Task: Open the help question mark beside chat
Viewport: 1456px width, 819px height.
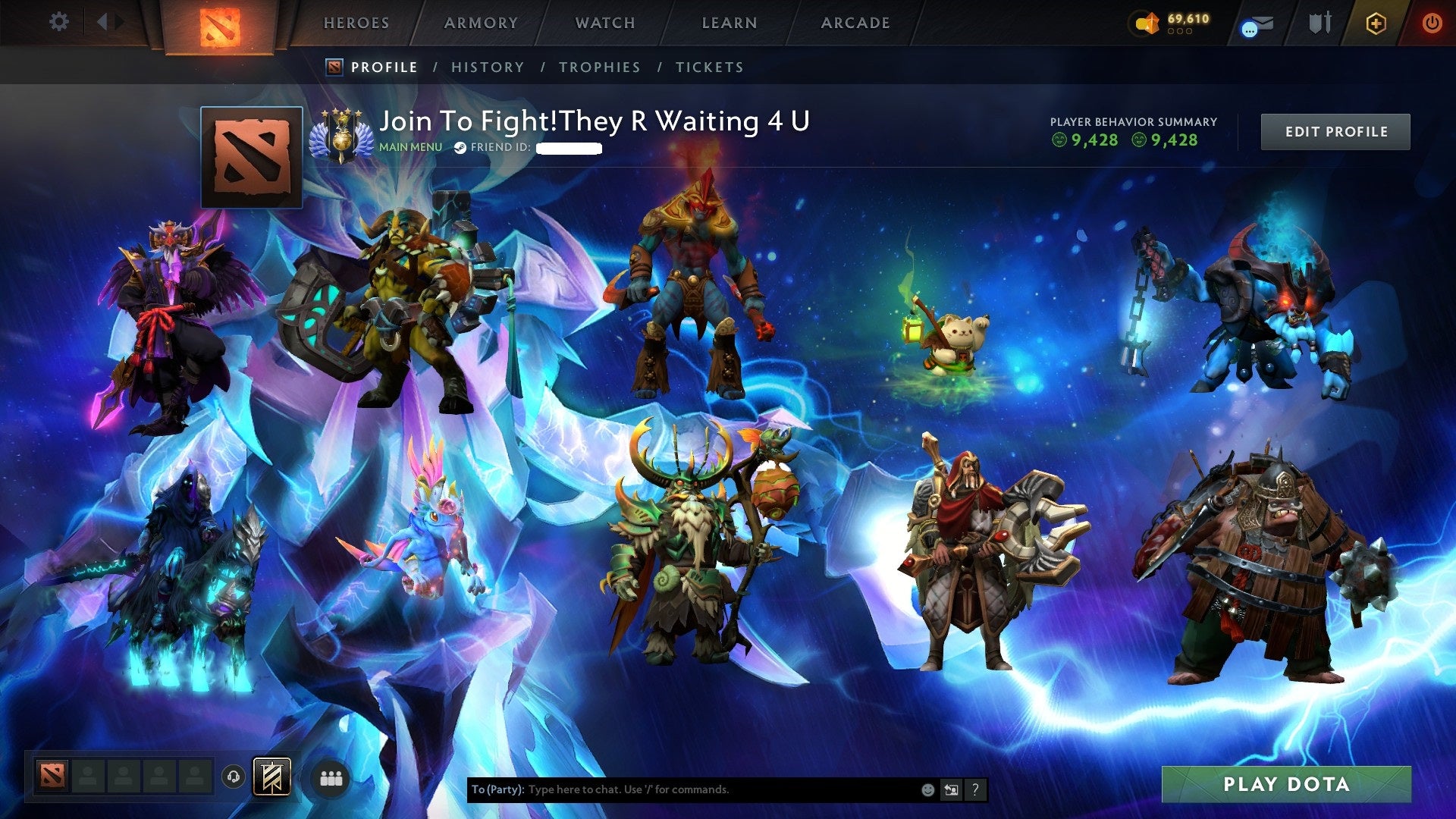Action: tap(974, 789)
